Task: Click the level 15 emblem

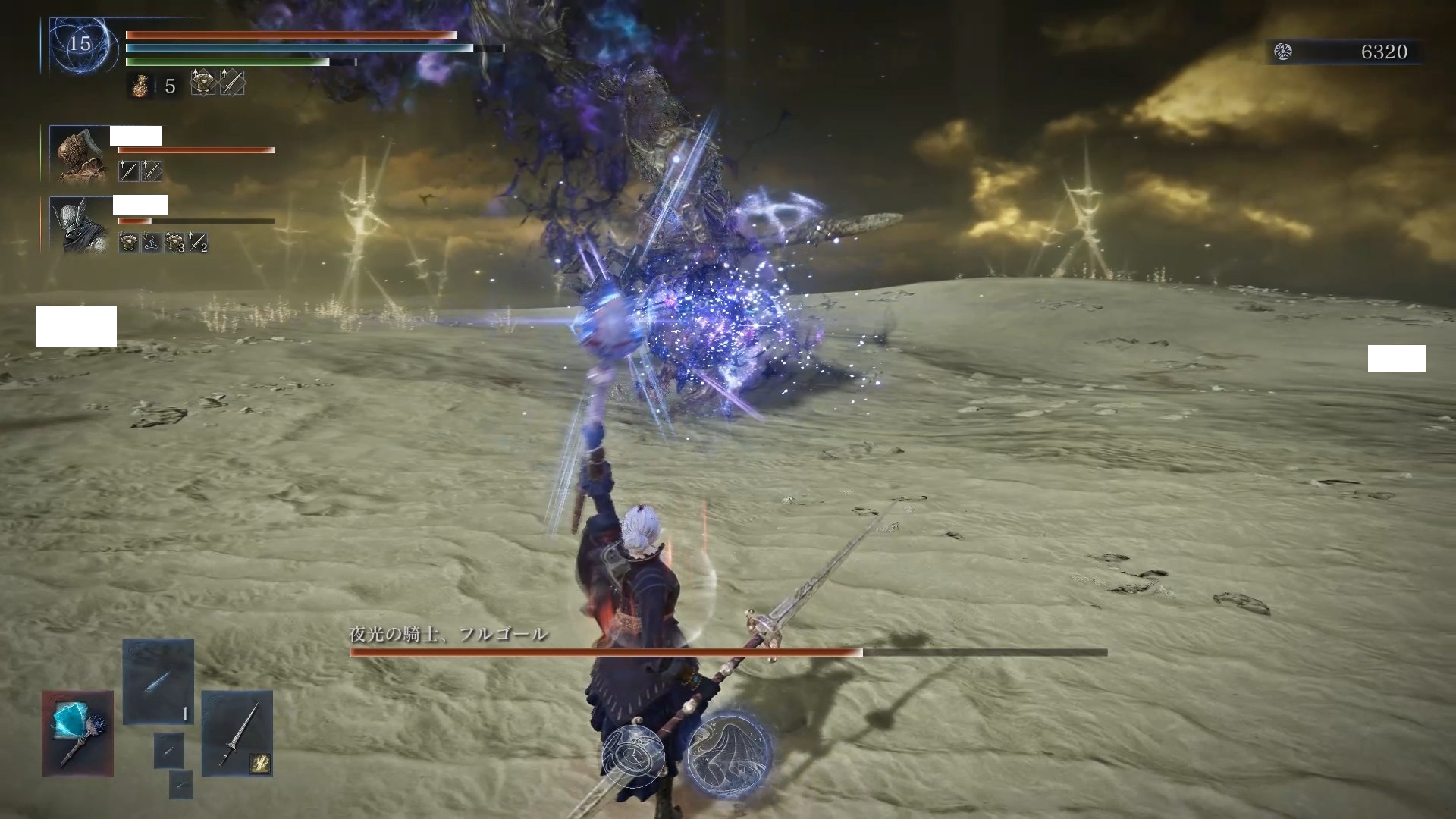Action: coord(80,44)
